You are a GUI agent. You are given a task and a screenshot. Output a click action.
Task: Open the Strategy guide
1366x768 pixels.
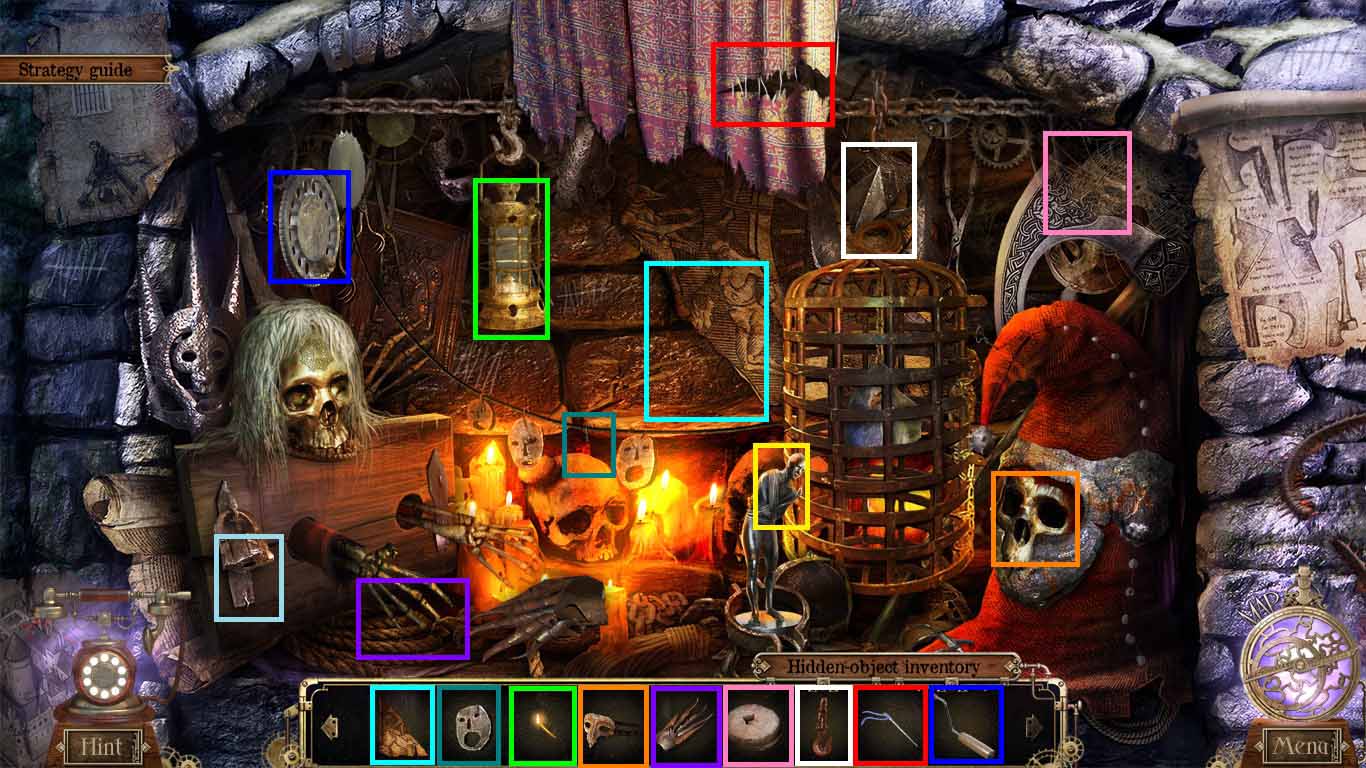[75, 70]
